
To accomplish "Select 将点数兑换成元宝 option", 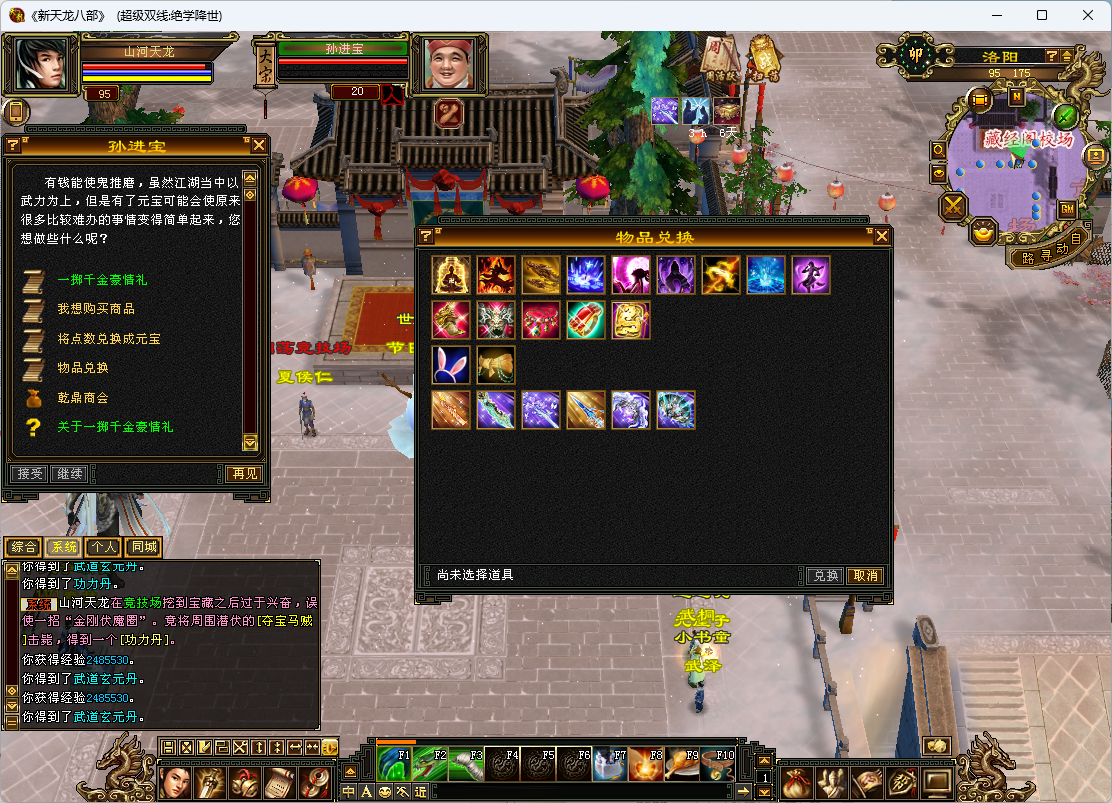I will pos(108,339).
